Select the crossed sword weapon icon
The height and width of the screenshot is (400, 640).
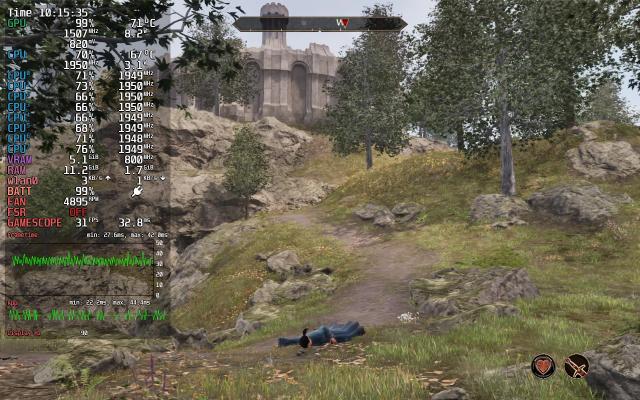[576, 367]
